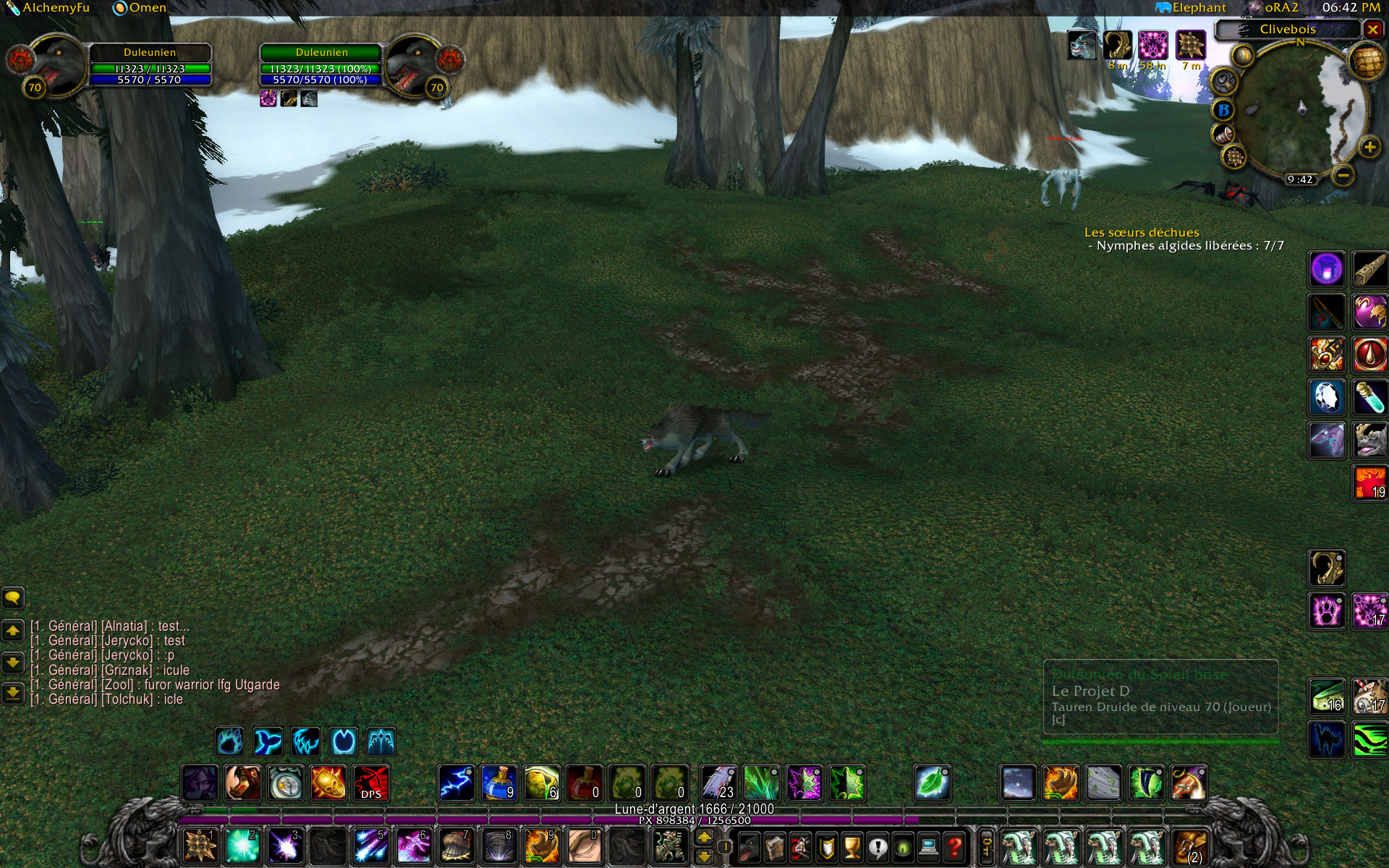The height and width of the screenshot is (868, 1389).
Task: Click the minimap tracking magnifier button
Action: pos(1223,81)
